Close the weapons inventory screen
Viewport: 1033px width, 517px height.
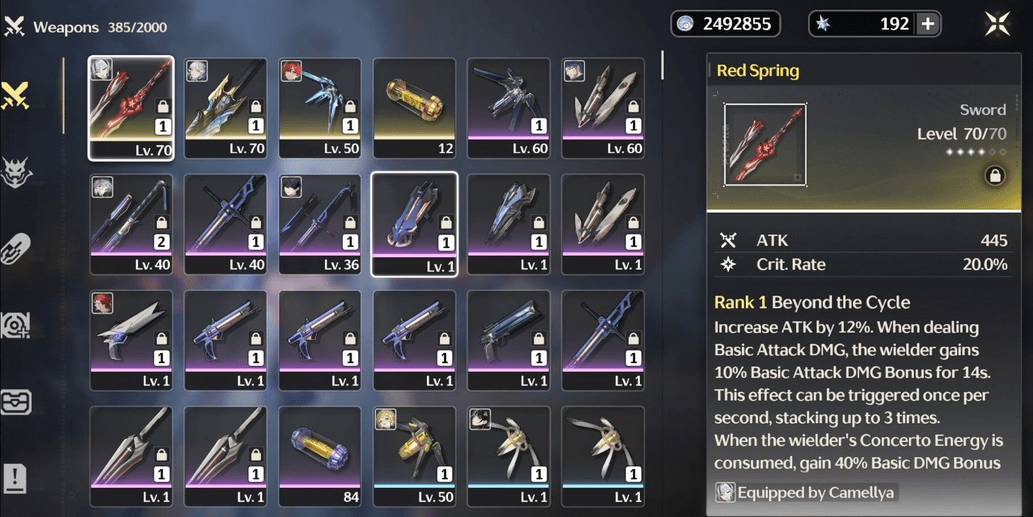(997, 25)
